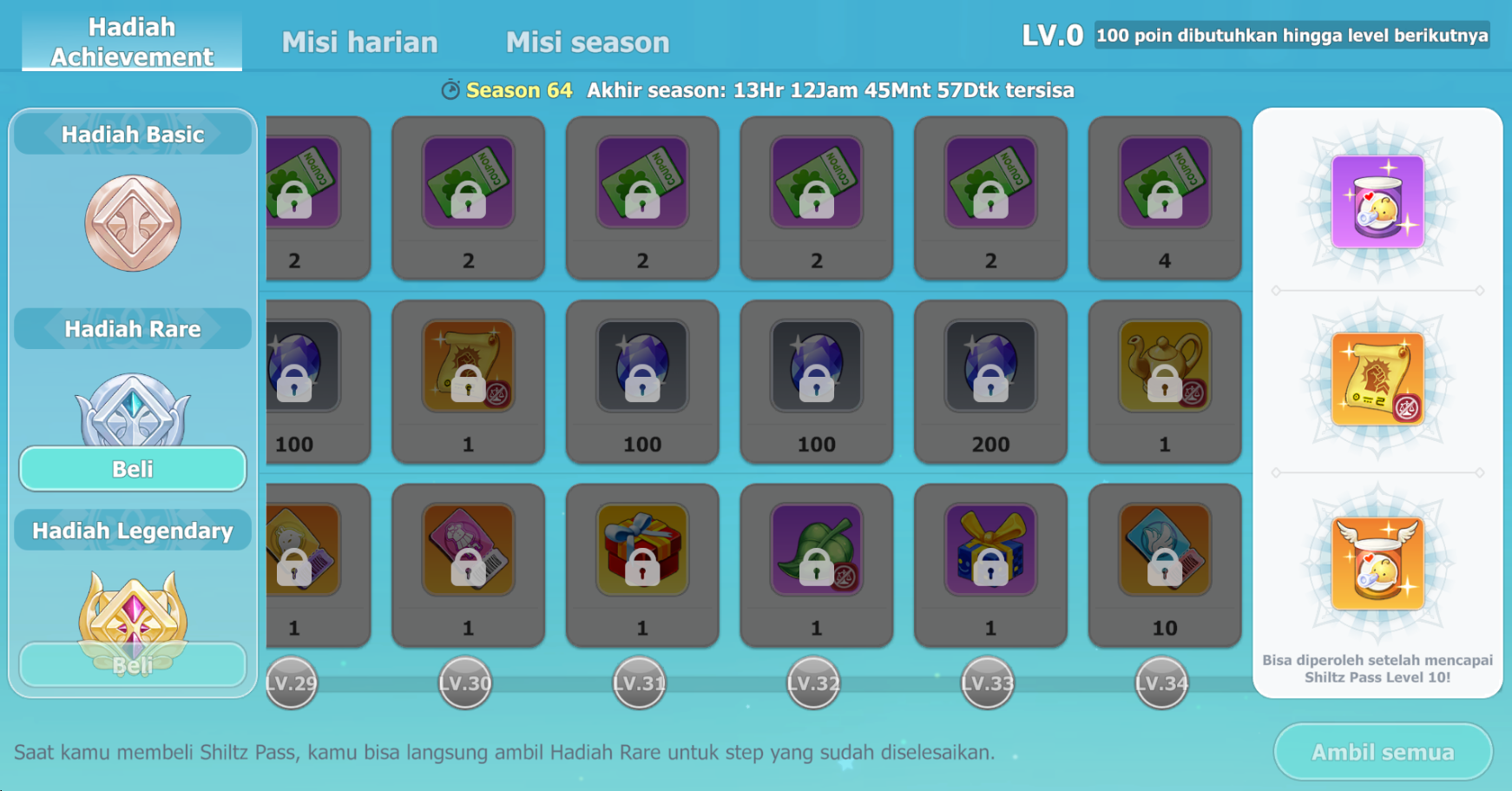Switch to the Misi season tab
This screenshot has height=791, width=1512.
point(588,42)
